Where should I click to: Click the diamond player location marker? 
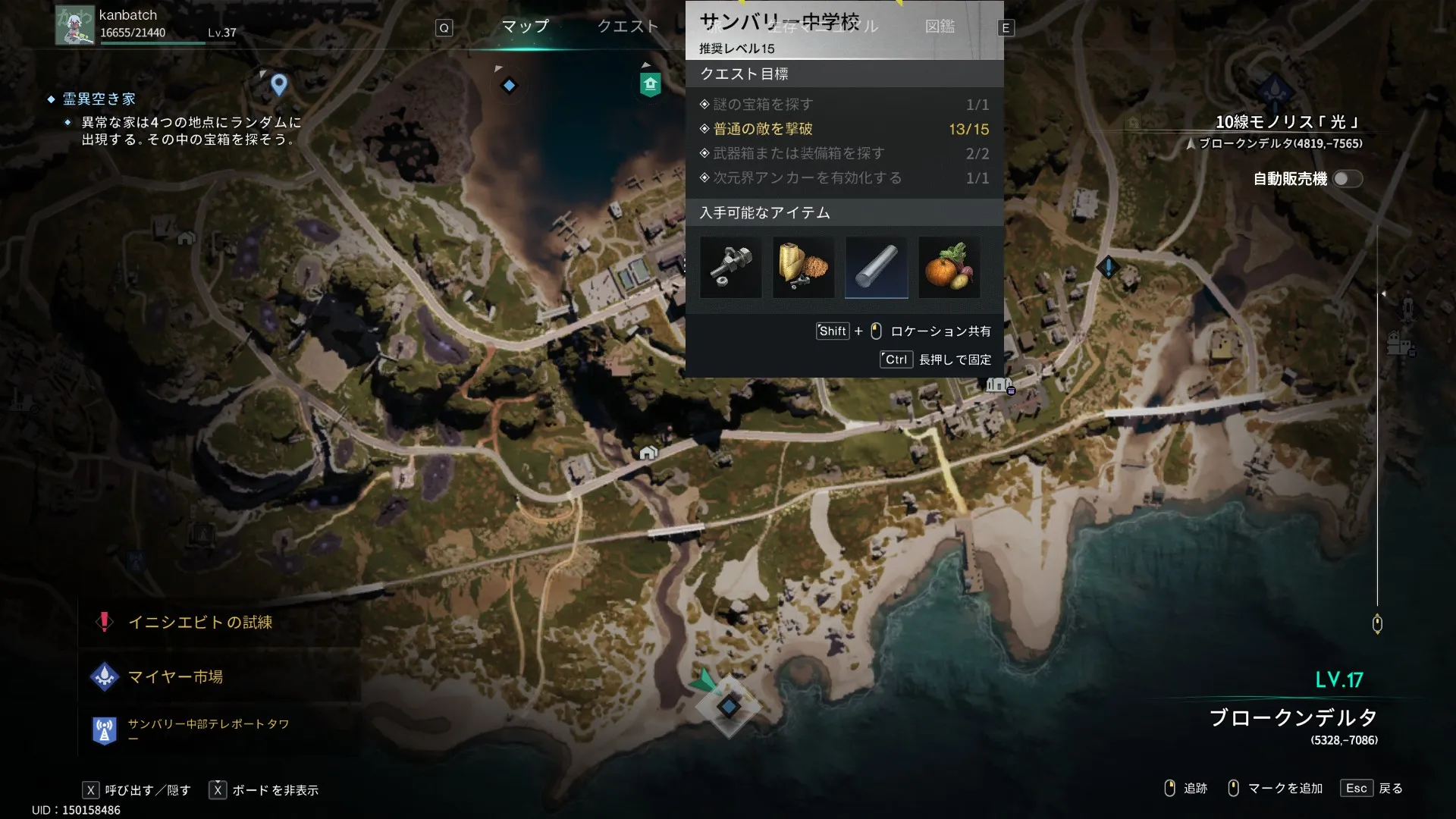(x=728, y=707)
